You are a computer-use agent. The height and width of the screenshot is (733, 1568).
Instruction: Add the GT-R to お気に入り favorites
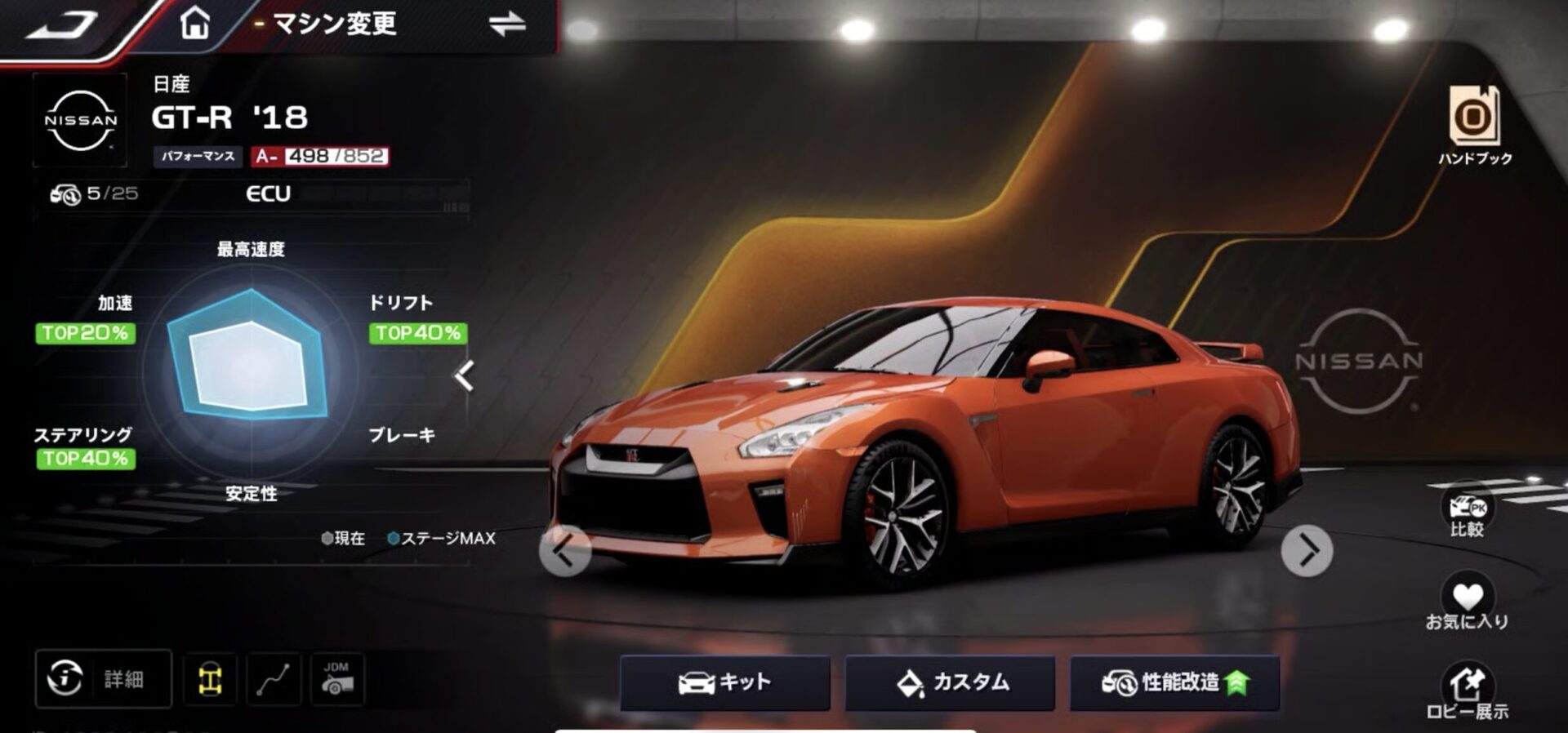(x=1467, y=602)
